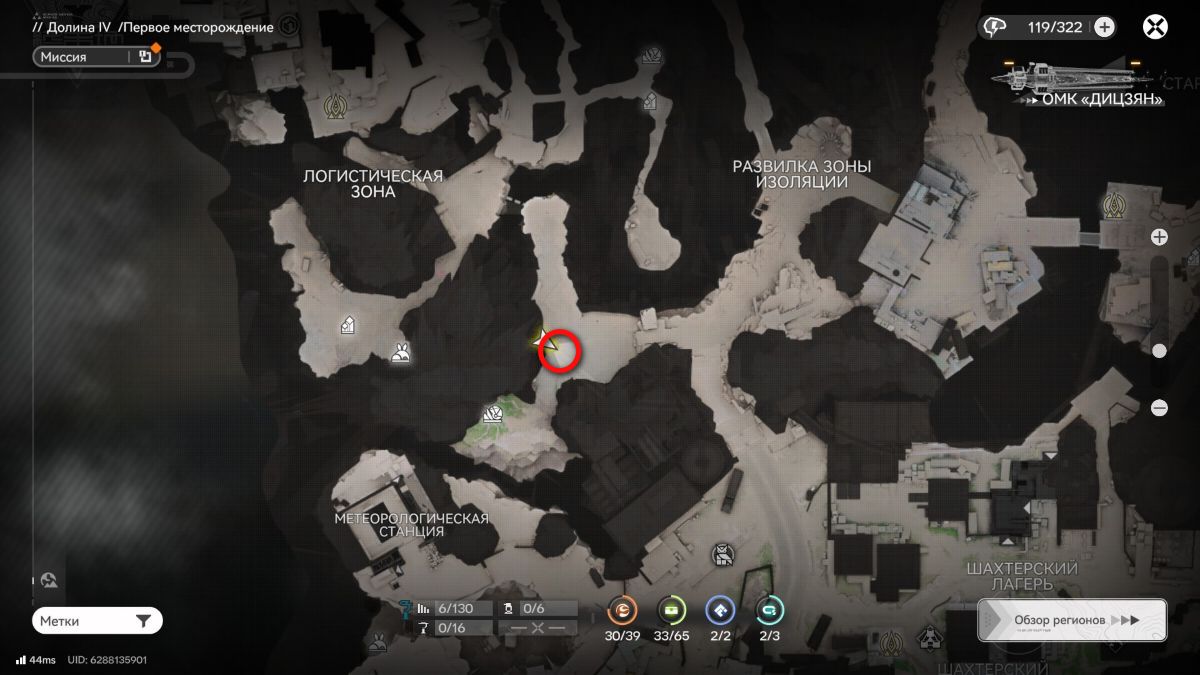
Task: Open Обзор регионов region overview
Action: tap(1071, 620)
